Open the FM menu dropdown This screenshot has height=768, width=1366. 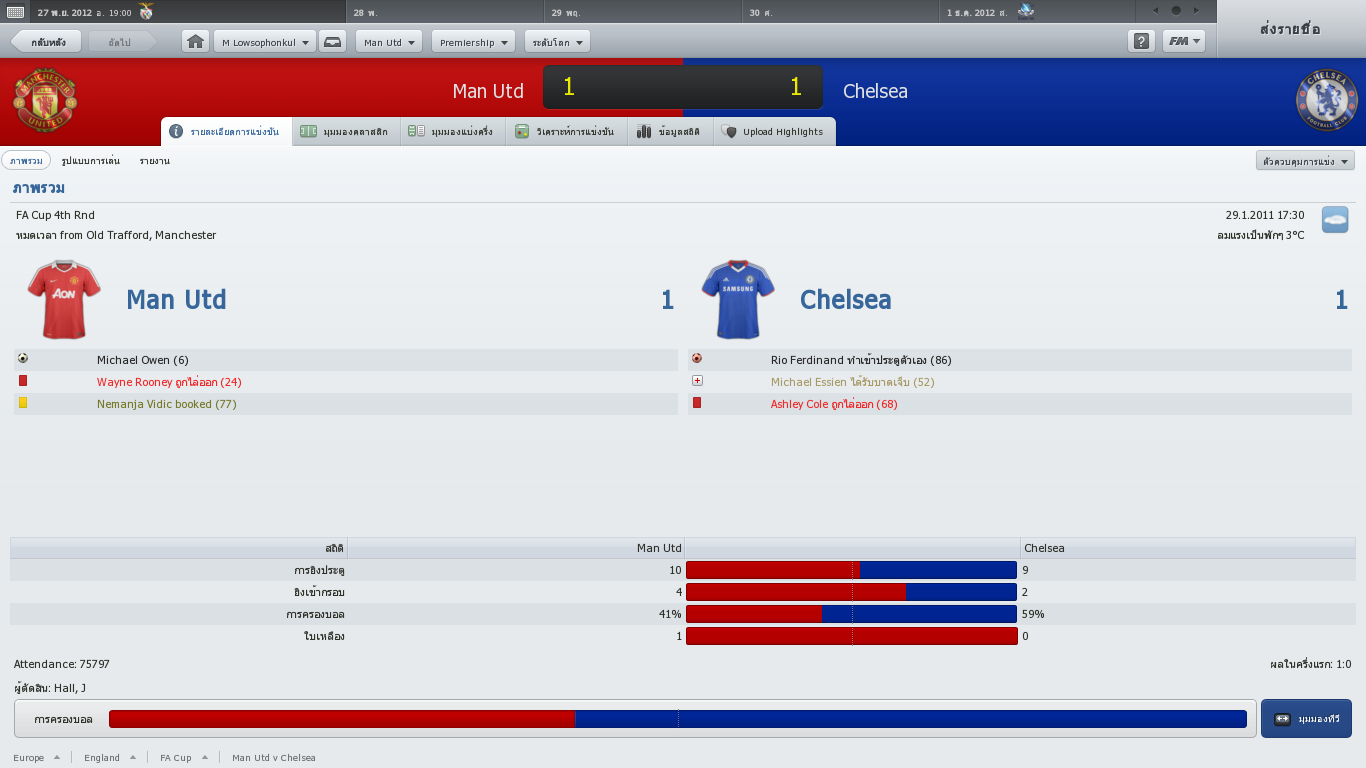[x=1184, y=41]
